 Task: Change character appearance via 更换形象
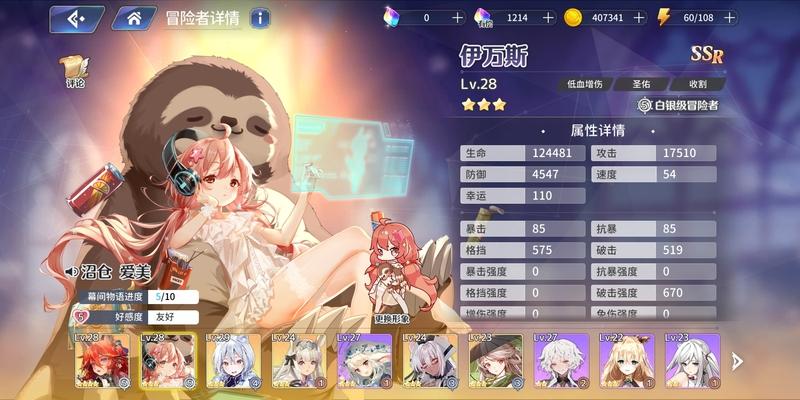tap(391, 319)
